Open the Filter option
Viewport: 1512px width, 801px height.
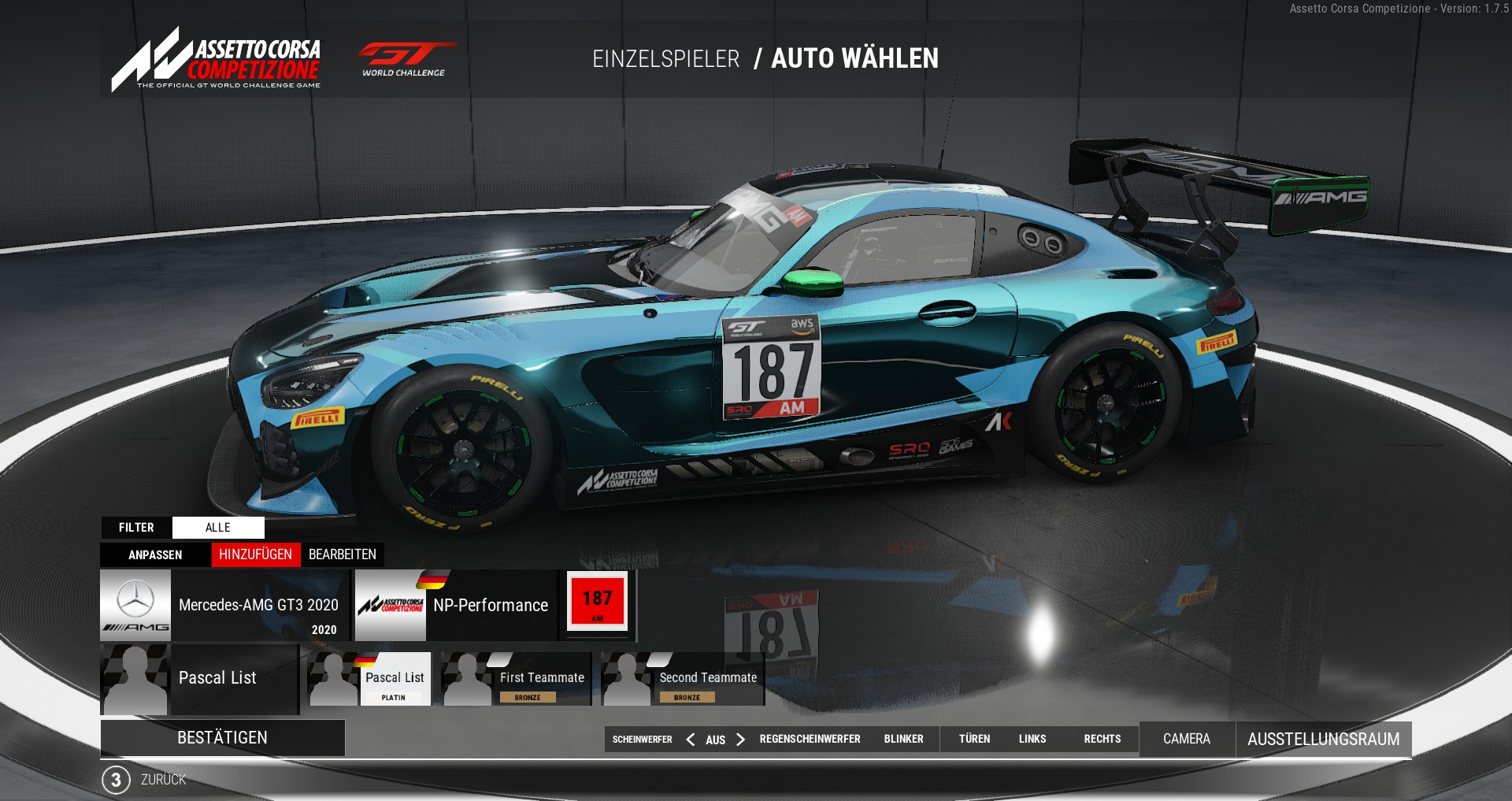click(x=136, y=528)
